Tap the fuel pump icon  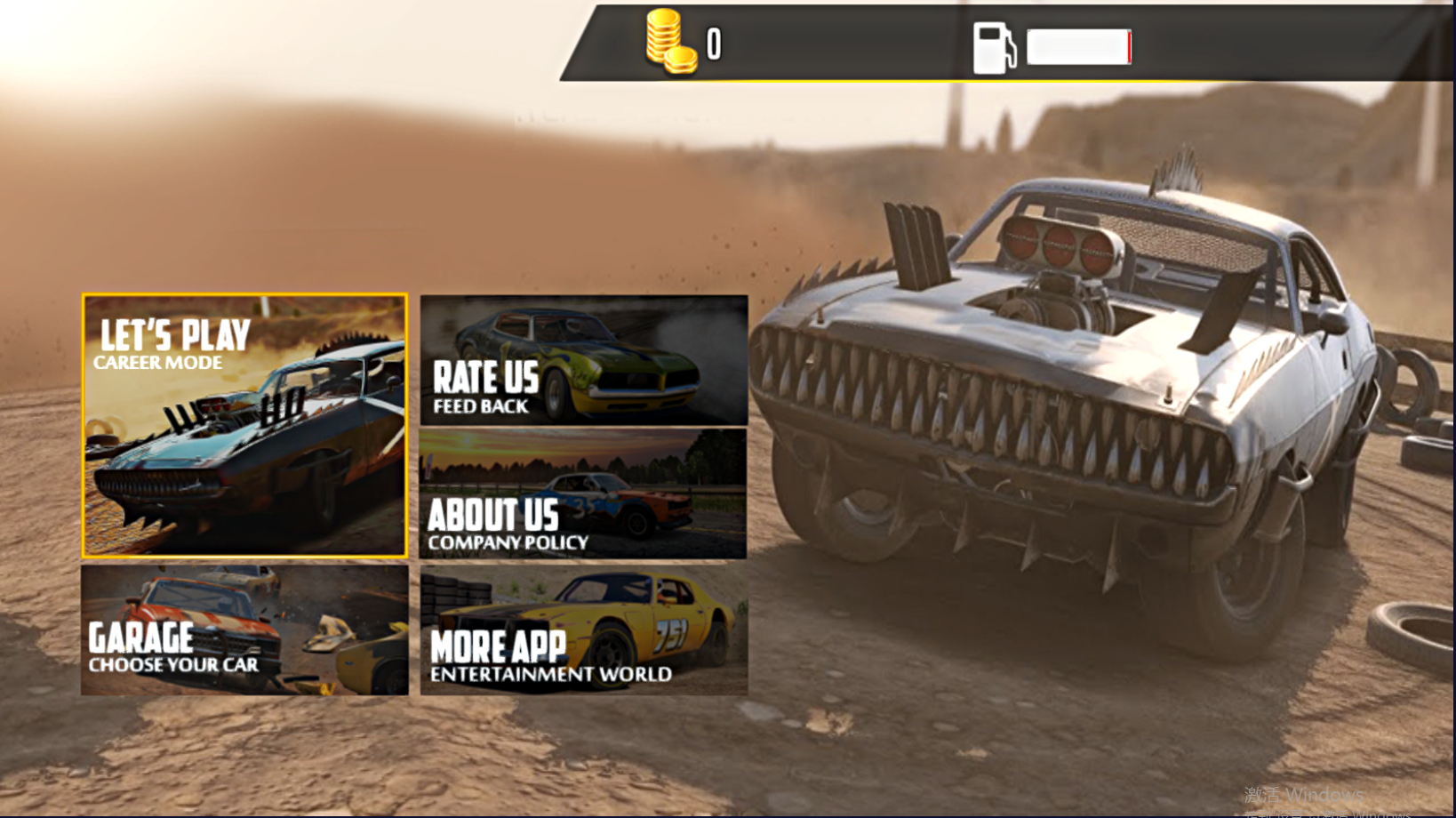tap(994, 47)
